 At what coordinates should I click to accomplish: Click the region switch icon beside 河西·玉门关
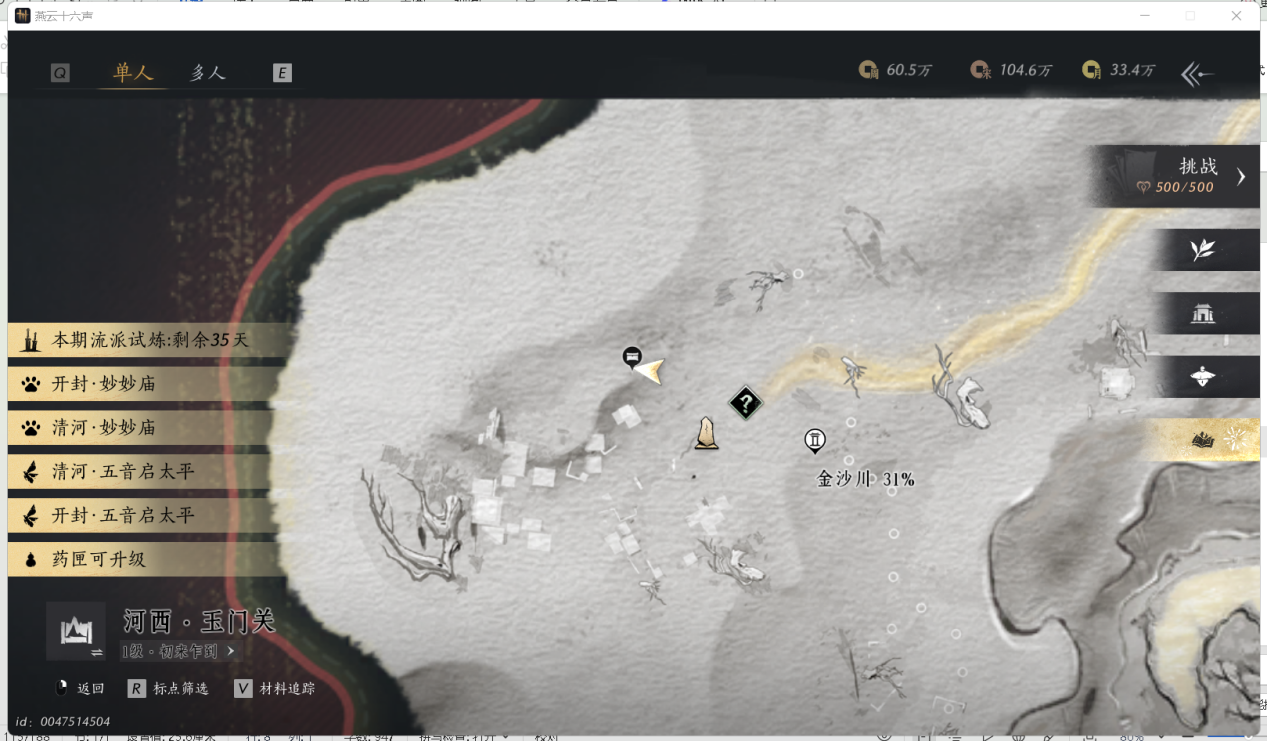(x=76, y=632)
